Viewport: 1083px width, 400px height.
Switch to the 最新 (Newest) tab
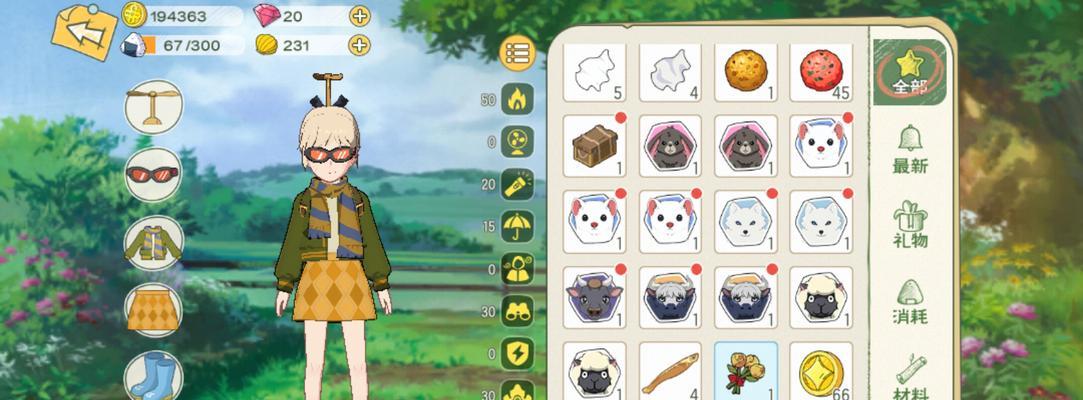pos(910,150)
